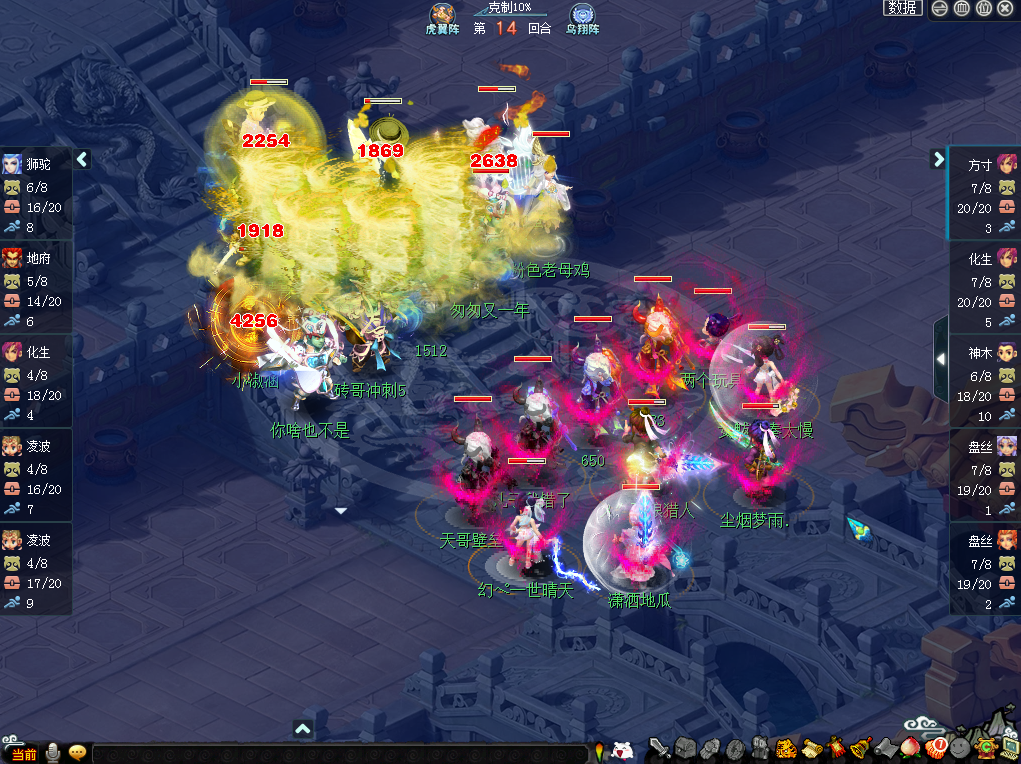Click the swap arrows round button
This screenshot has width=1021, height=764.
(940, 8)
